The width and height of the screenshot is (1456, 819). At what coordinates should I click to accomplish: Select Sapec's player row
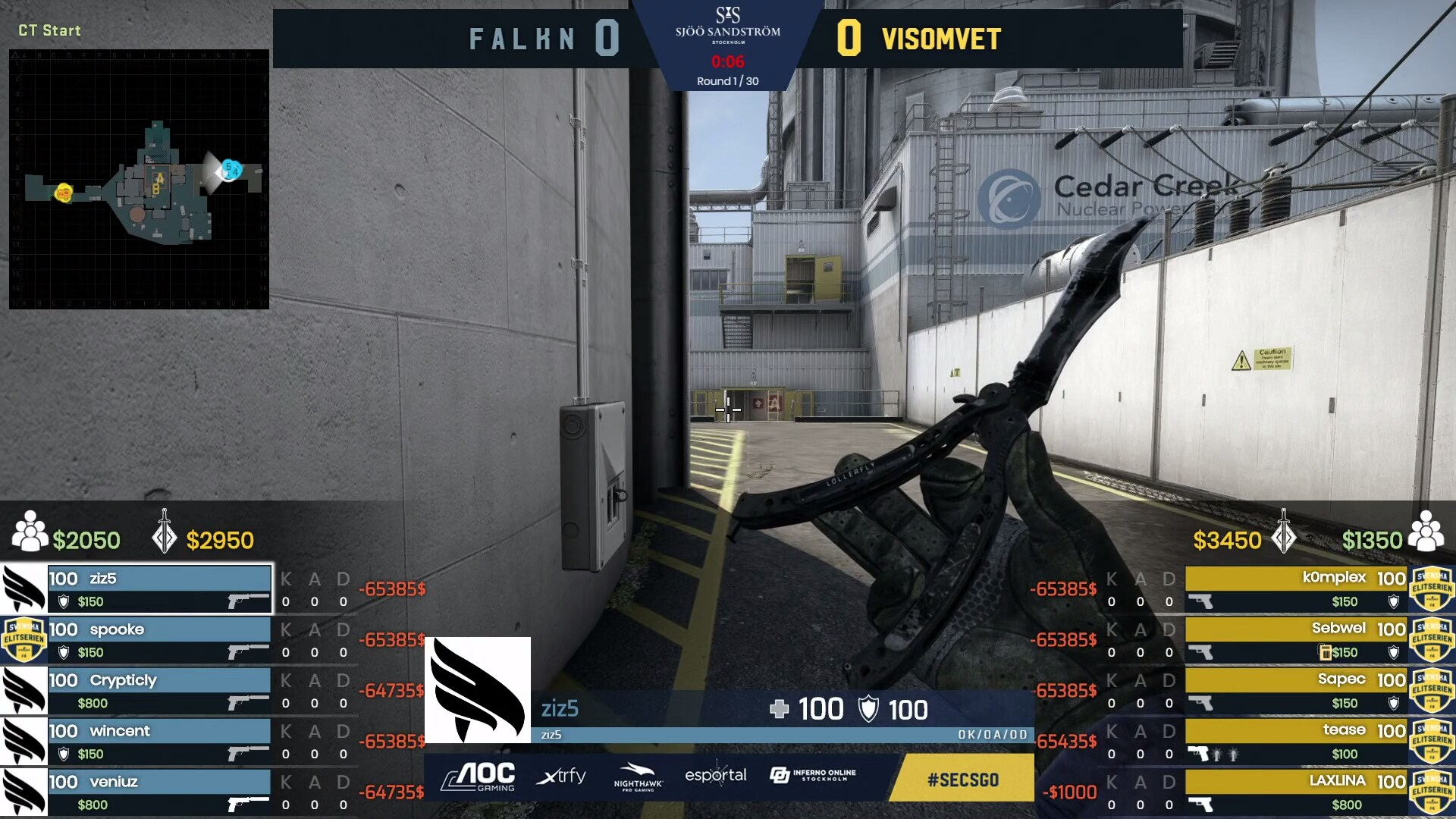click(x=1296, y=690)
